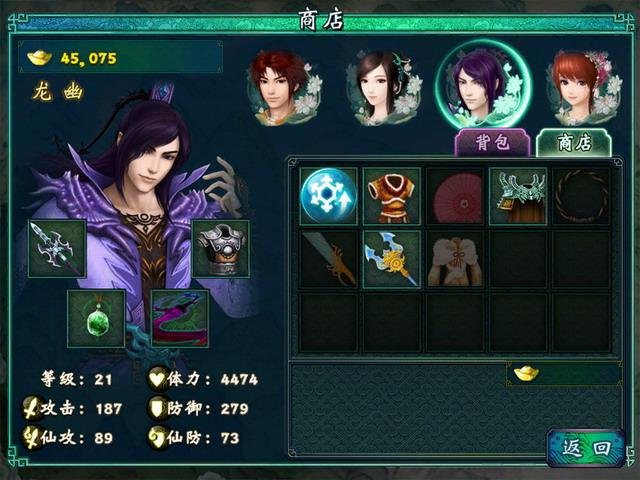Choose the dark blade with gold hilt
This screenshot has width=640, height=480.
(328, 259)
